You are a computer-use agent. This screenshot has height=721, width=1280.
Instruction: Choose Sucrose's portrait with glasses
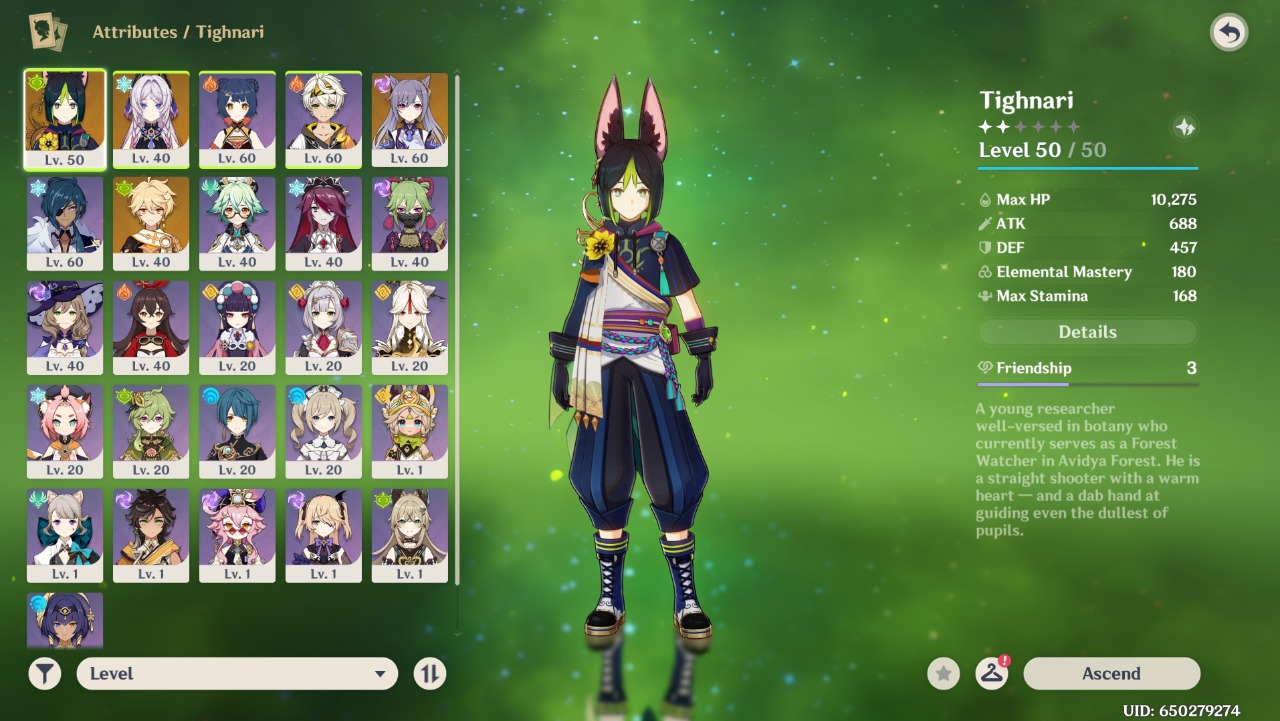(x=237, y=222)
